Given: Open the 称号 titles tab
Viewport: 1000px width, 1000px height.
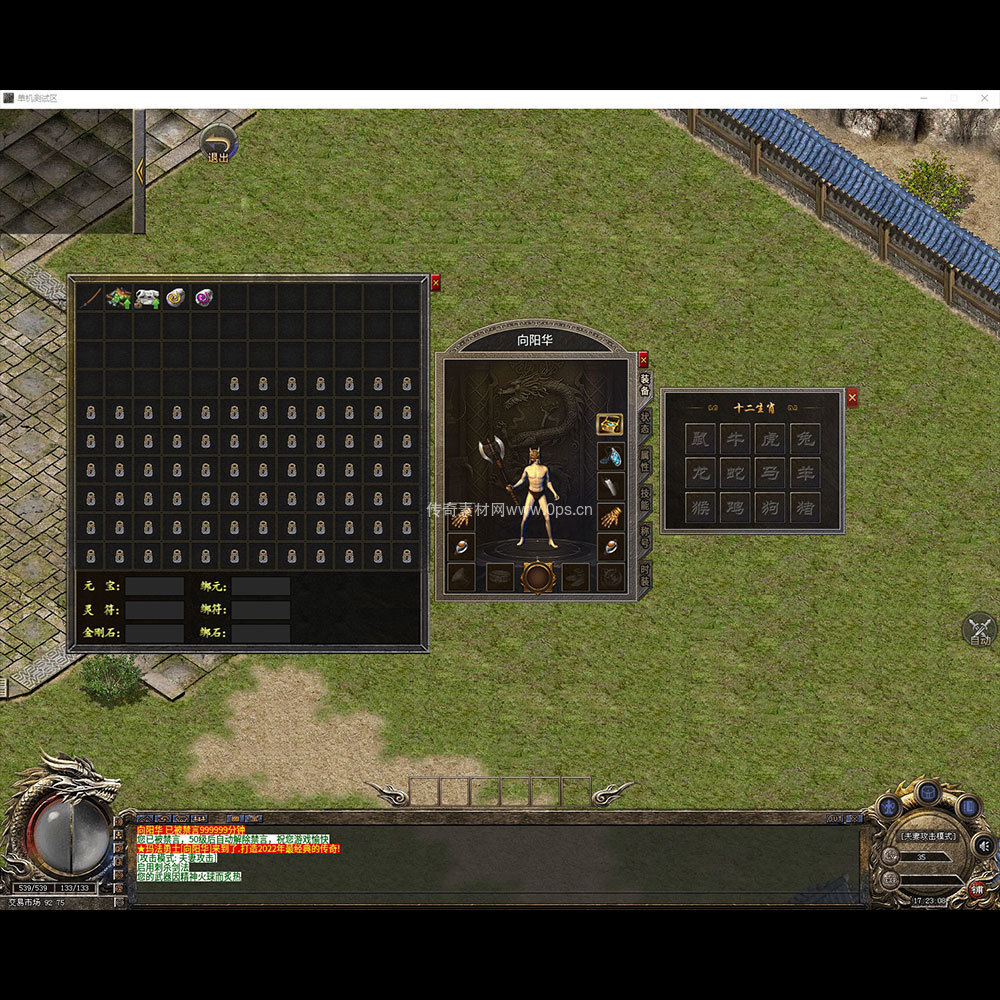Looking at the screenshot, I should pyautogui.click(x=646, y=537).
